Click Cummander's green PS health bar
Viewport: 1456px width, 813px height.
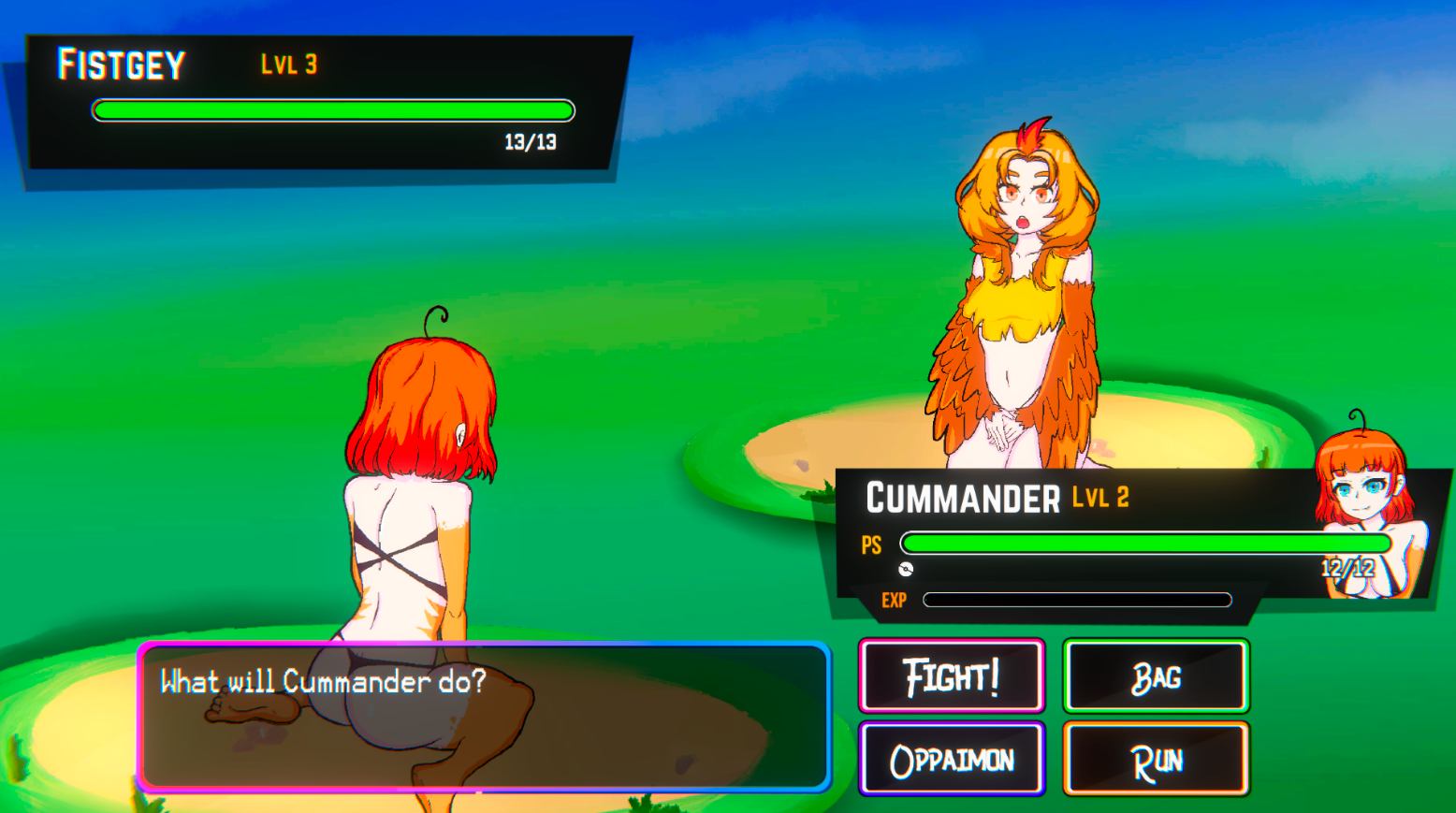[x=1142, y=544]
